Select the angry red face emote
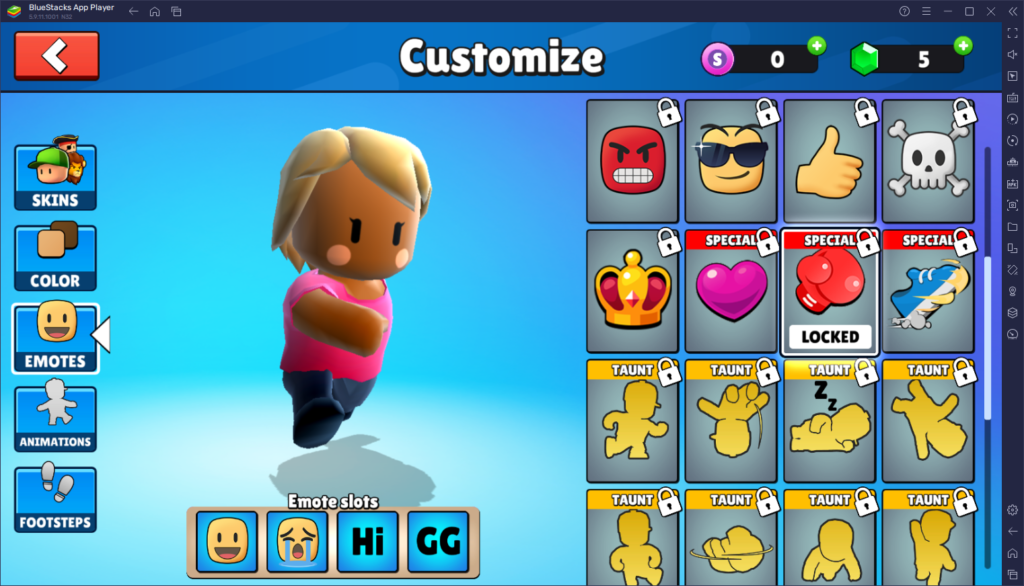This screenshot has height=586, width=1024. click(632, 162)
